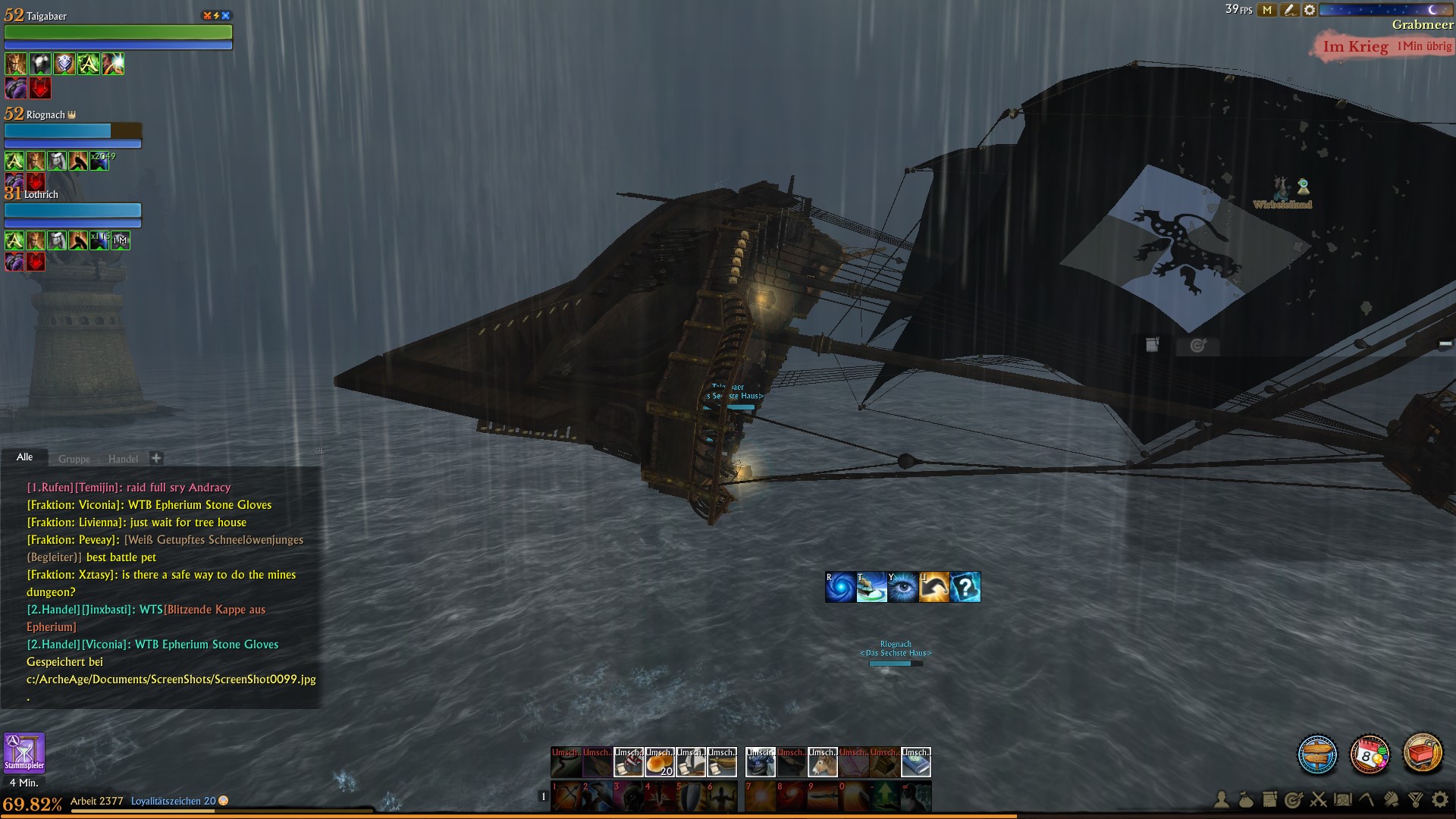The image size is (1456, 819).
Task: Activate the spyglass eye ability bound to Y
Action: pyautogui.click(x=903, y=586)
